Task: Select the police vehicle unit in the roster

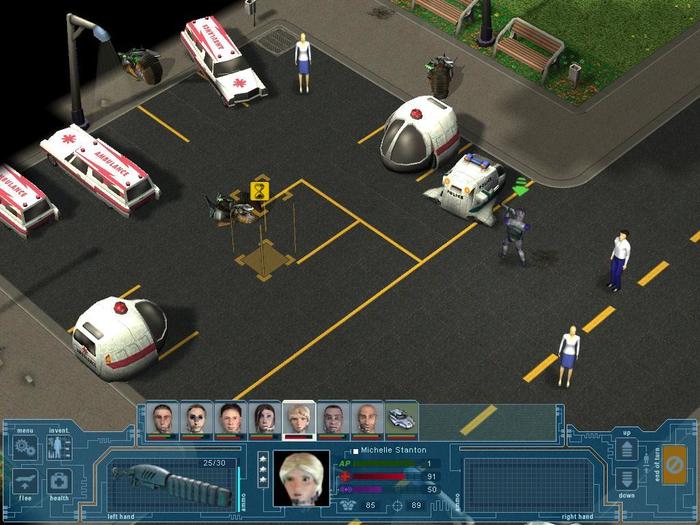Action: click(402, 418)
